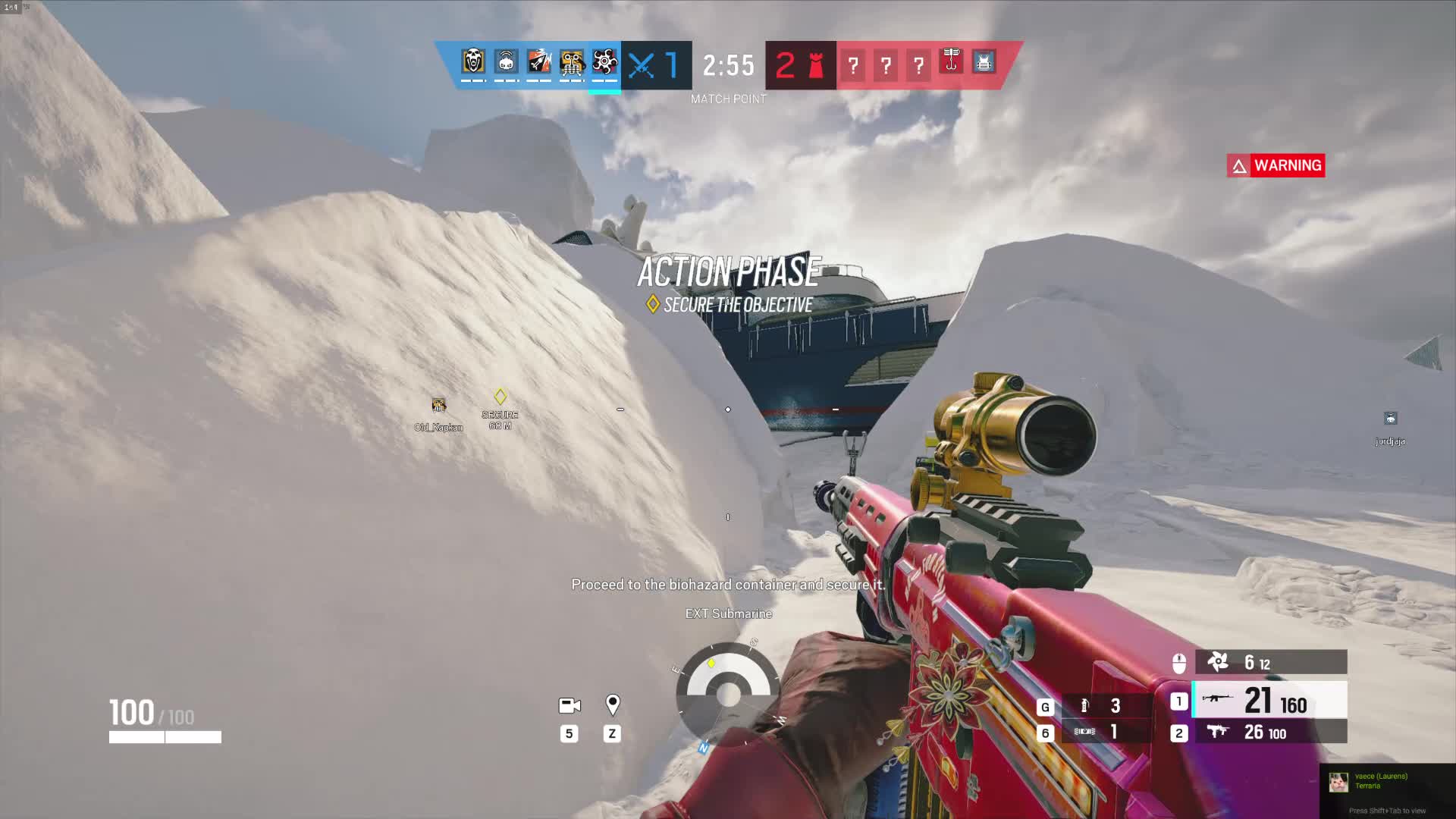
Task: Select the armor vest enemy operator icon
Action: 984,62
